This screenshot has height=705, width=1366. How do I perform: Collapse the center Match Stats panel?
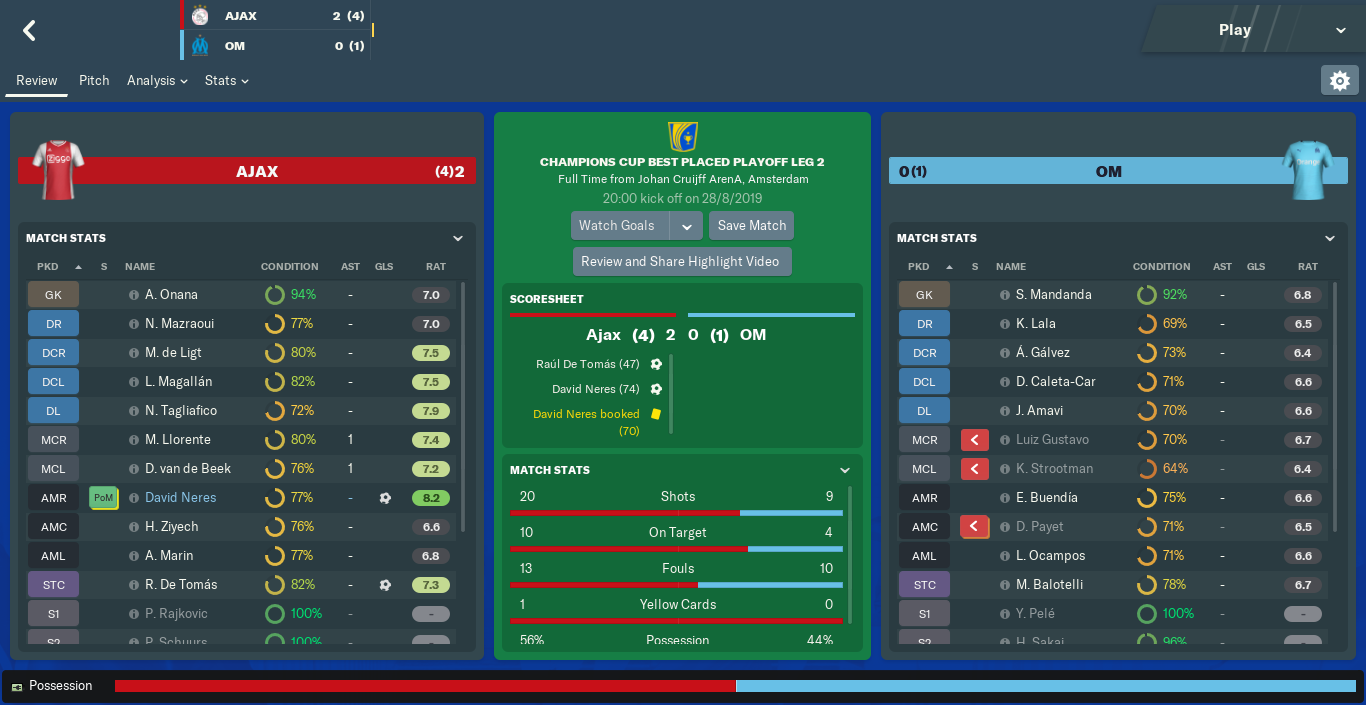click(845, 470)
